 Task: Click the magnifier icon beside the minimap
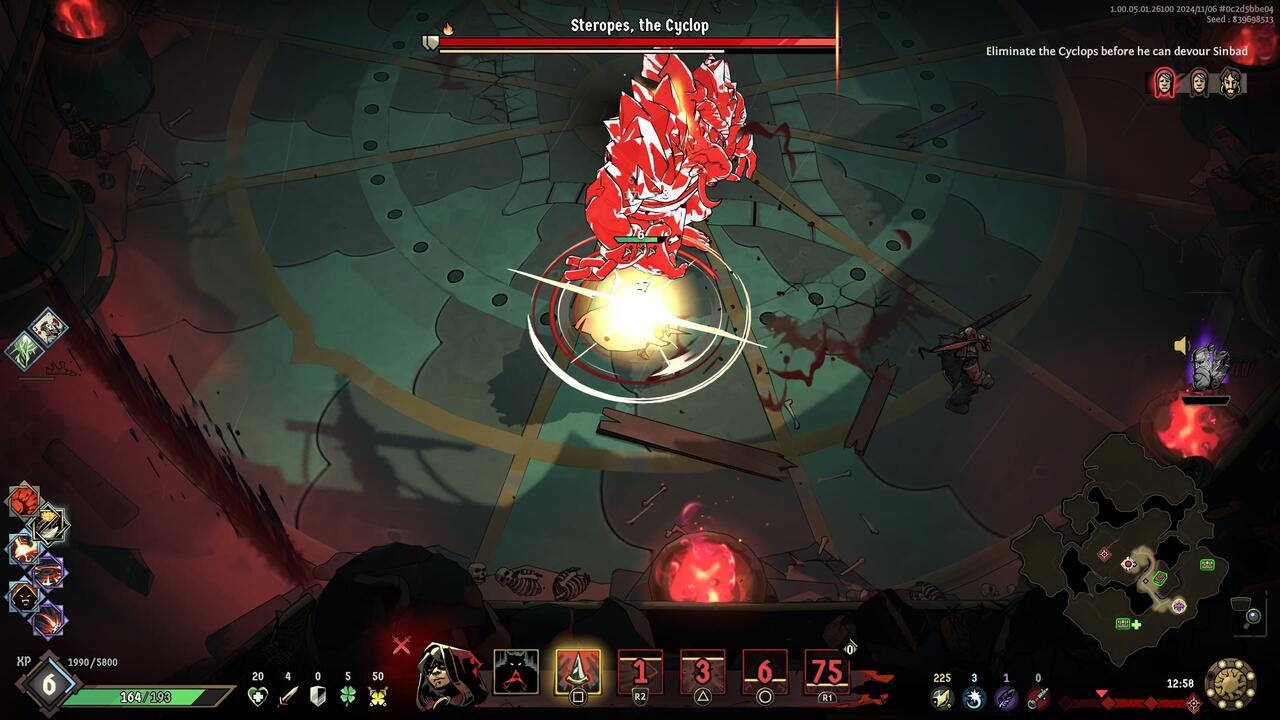[1252, 616]
